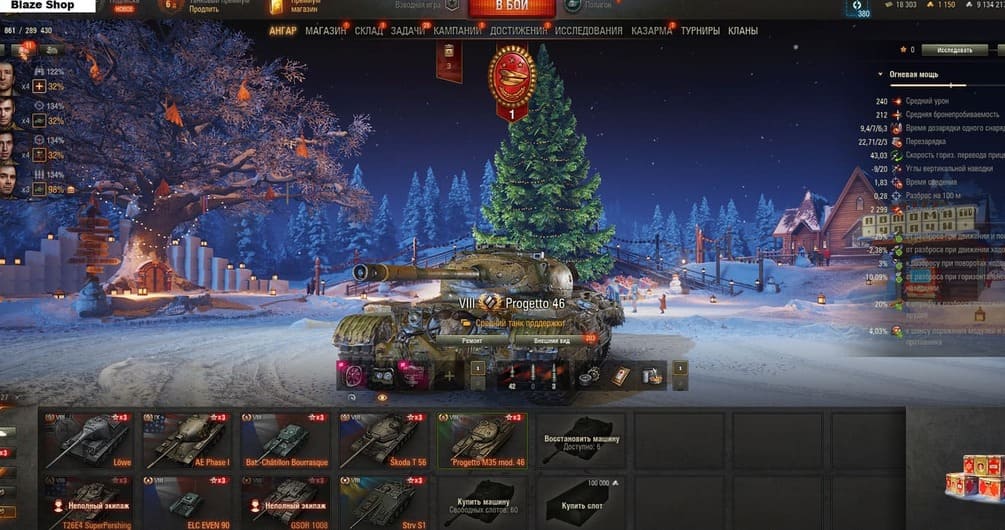The width and height of the screenshot is (1005, 530).
Task: Switch to the СКЛАД tab
Action: [368, 31]
